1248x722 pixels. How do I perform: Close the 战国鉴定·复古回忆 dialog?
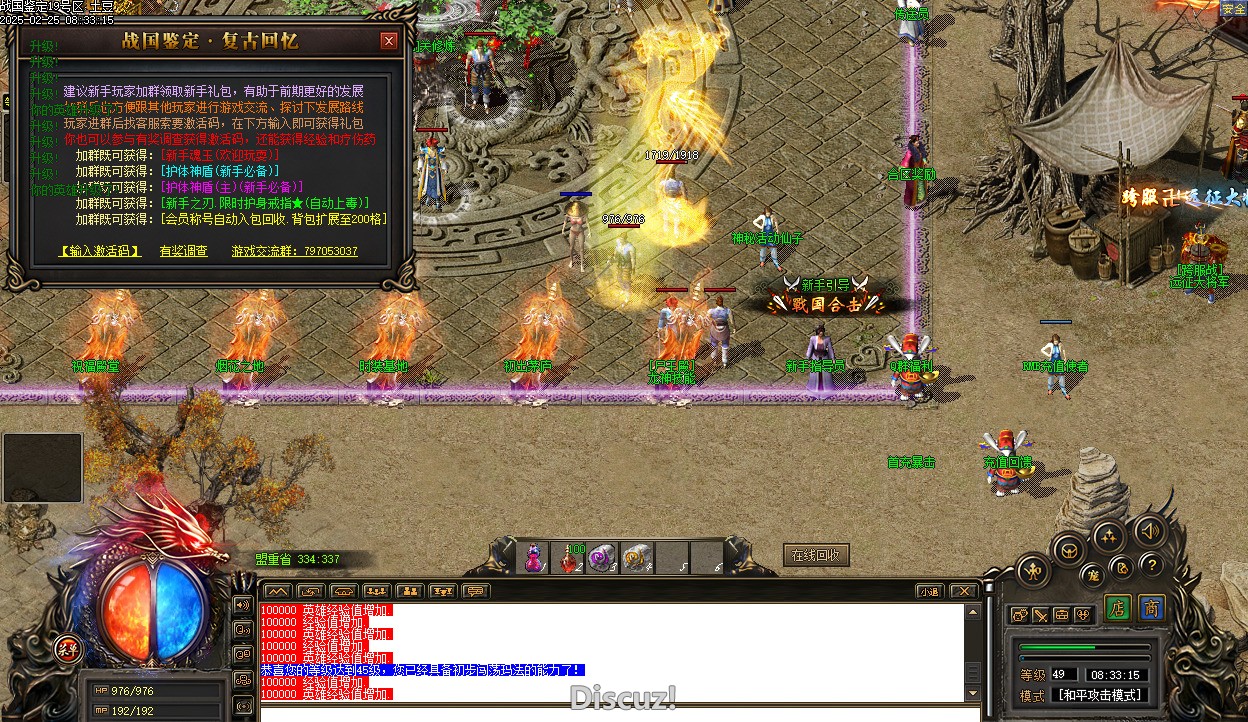coord(389,41)
